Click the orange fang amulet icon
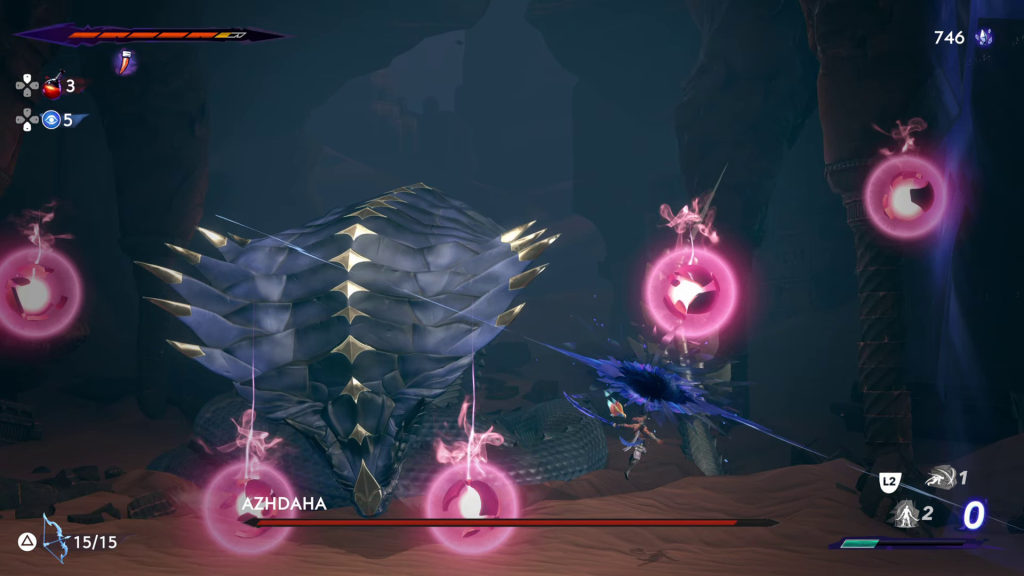The height and width of the screenshot is (576, 1024). pyautogui.click(x=126, y=62)
